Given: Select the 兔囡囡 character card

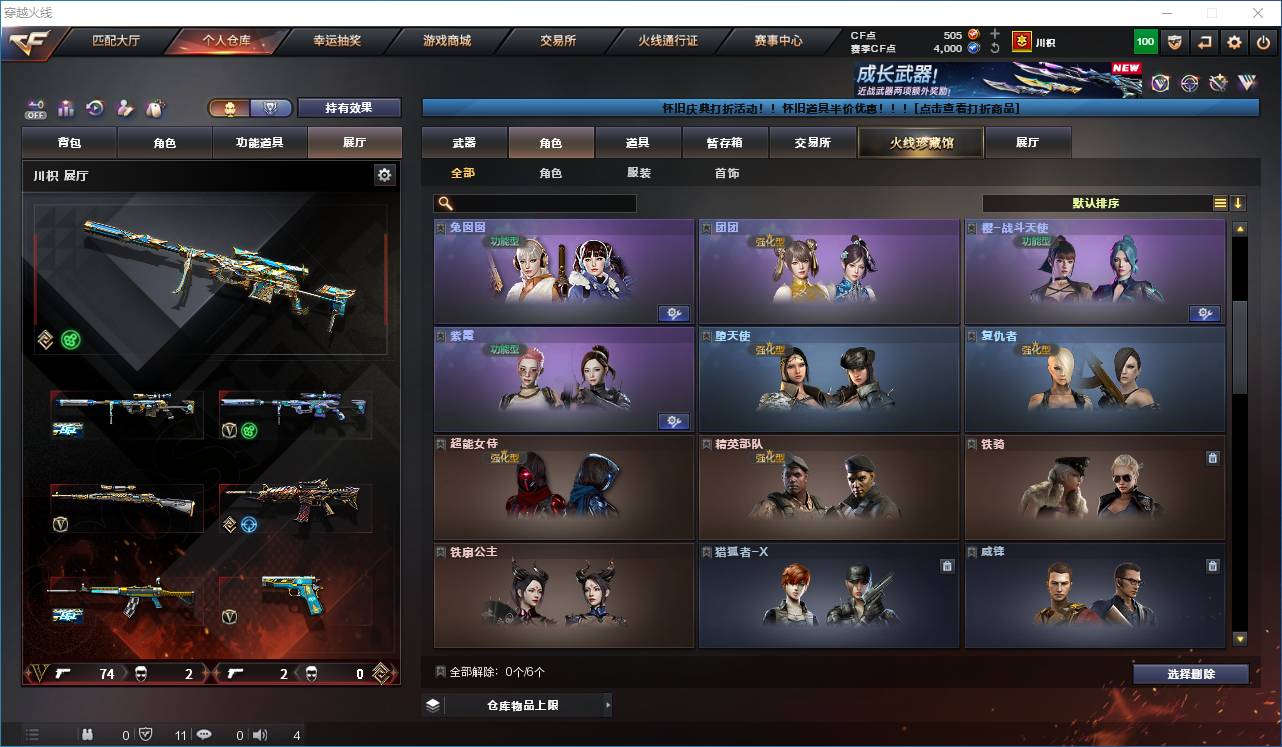Looking at the screenshot, I should [x=564, y=271].
